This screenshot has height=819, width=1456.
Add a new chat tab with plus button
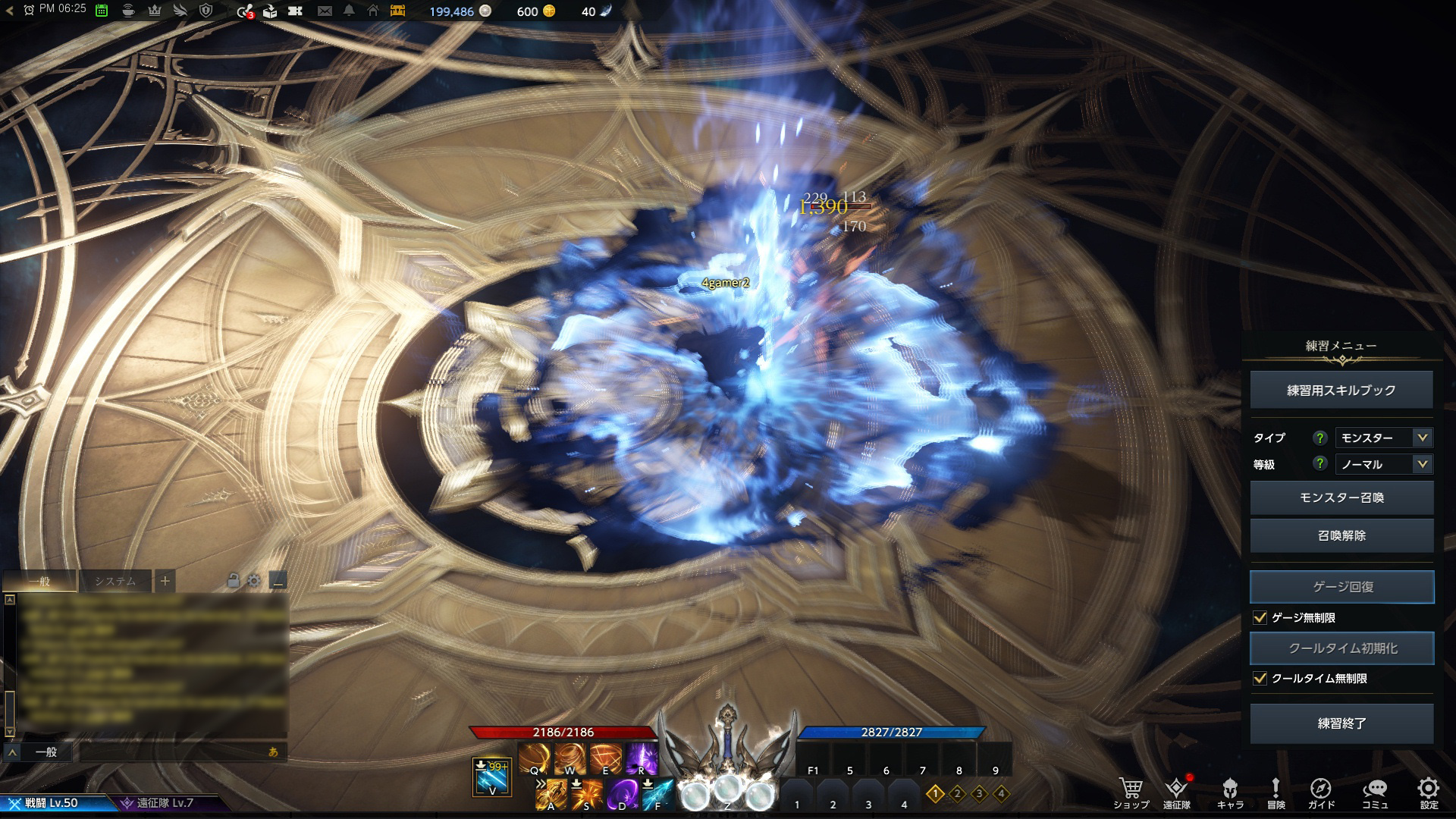click(165, 582)
